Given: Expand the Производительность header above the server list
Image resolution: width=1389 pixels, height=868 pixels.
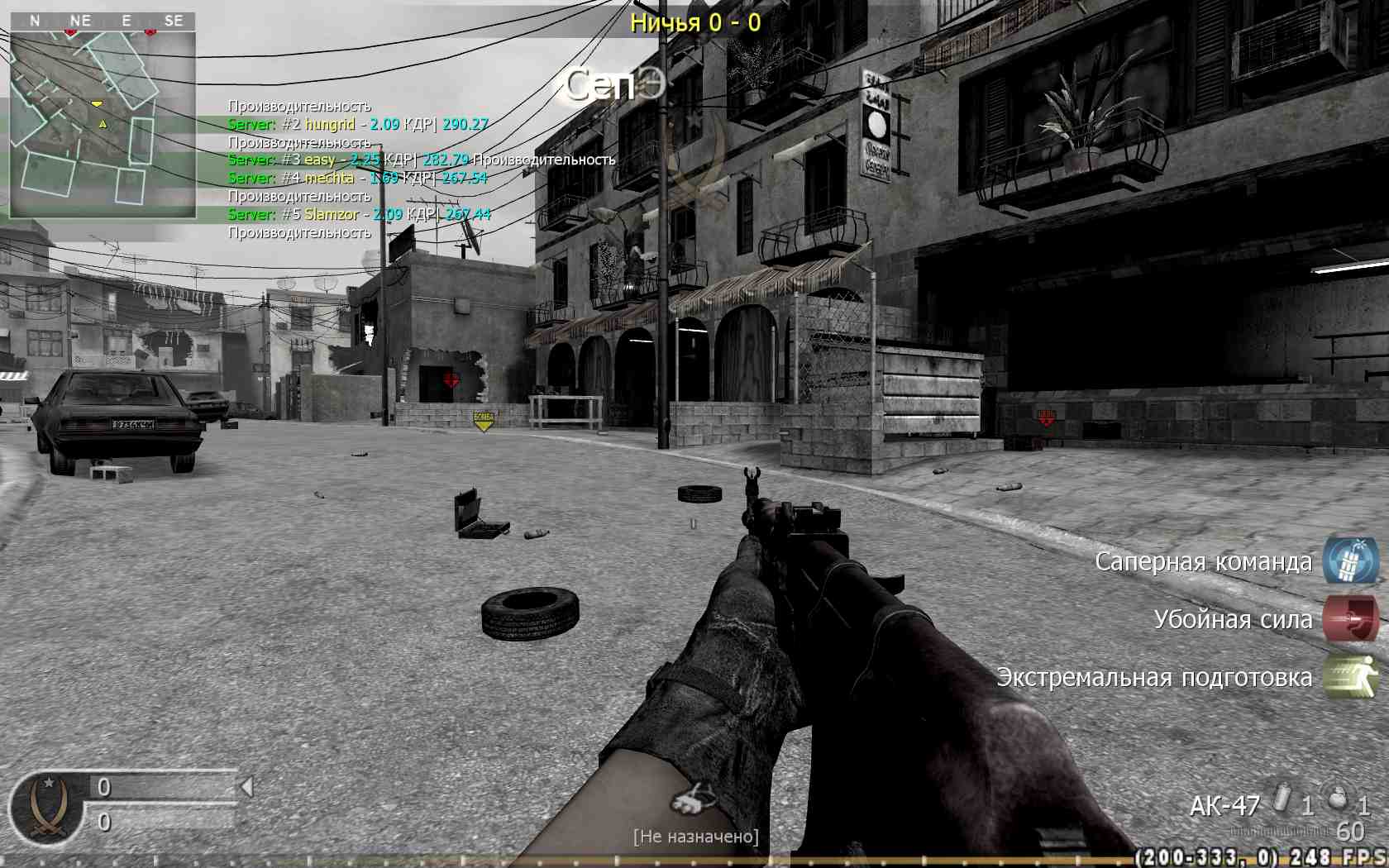Looking at the screenshot, I should coord(299,106).
